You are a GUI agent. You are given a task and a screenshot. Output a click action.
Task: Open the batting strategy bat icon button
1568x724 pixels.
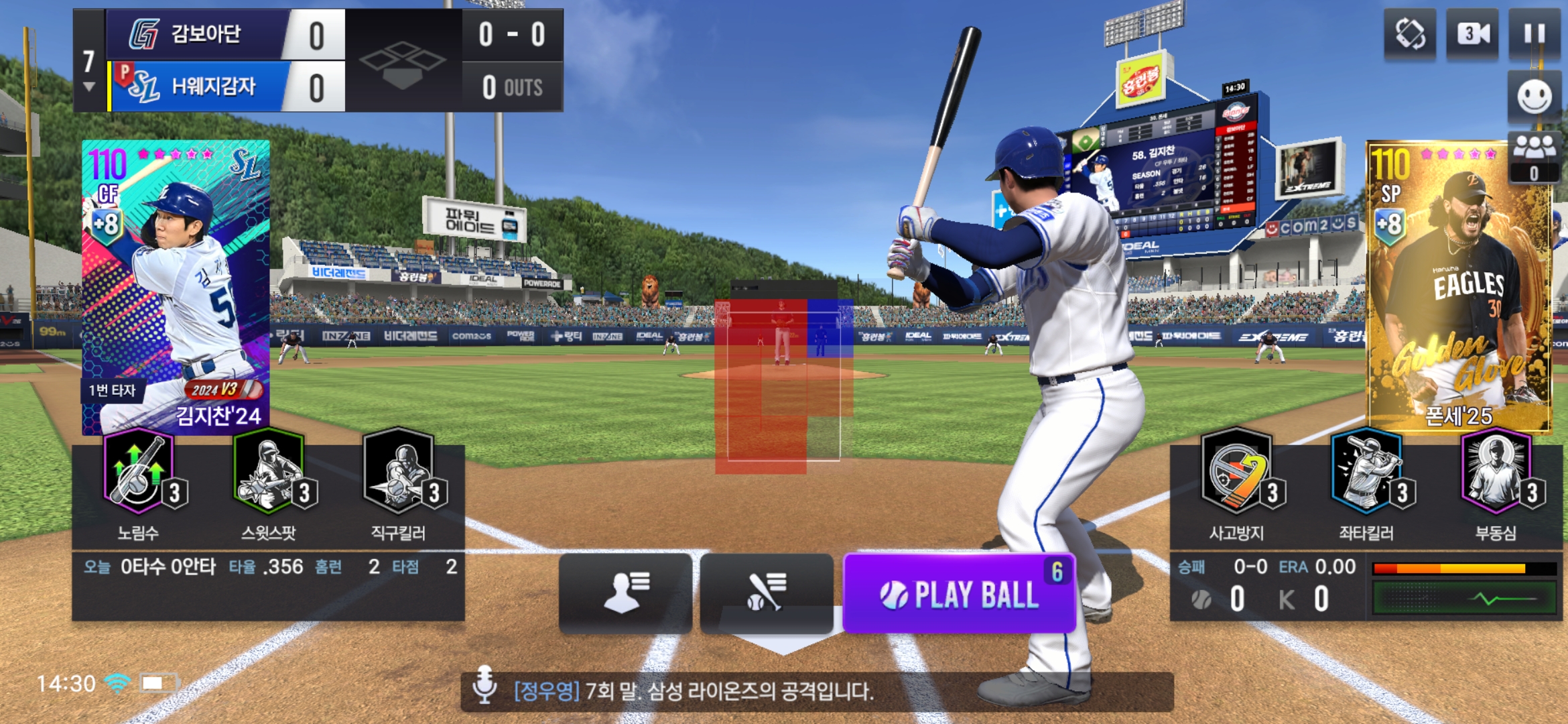[766, 593]
